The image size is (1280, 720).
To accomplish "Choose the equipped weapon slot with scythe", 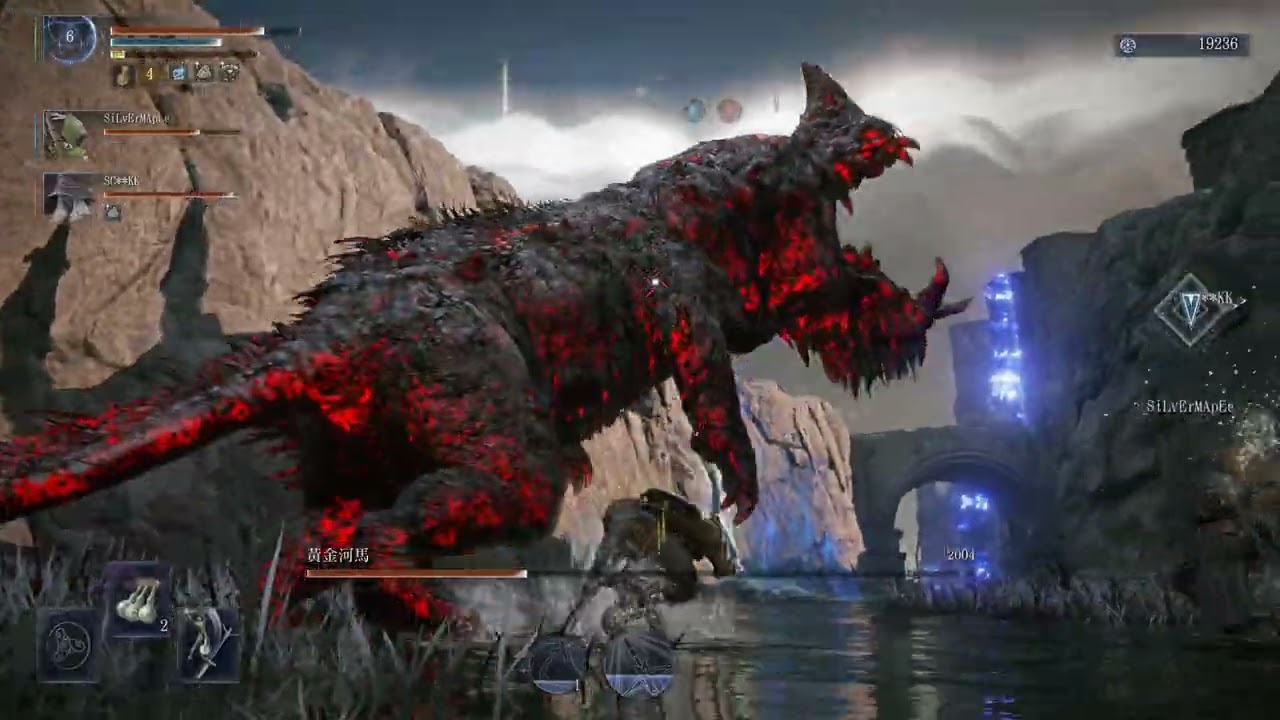I will point(208,643).
